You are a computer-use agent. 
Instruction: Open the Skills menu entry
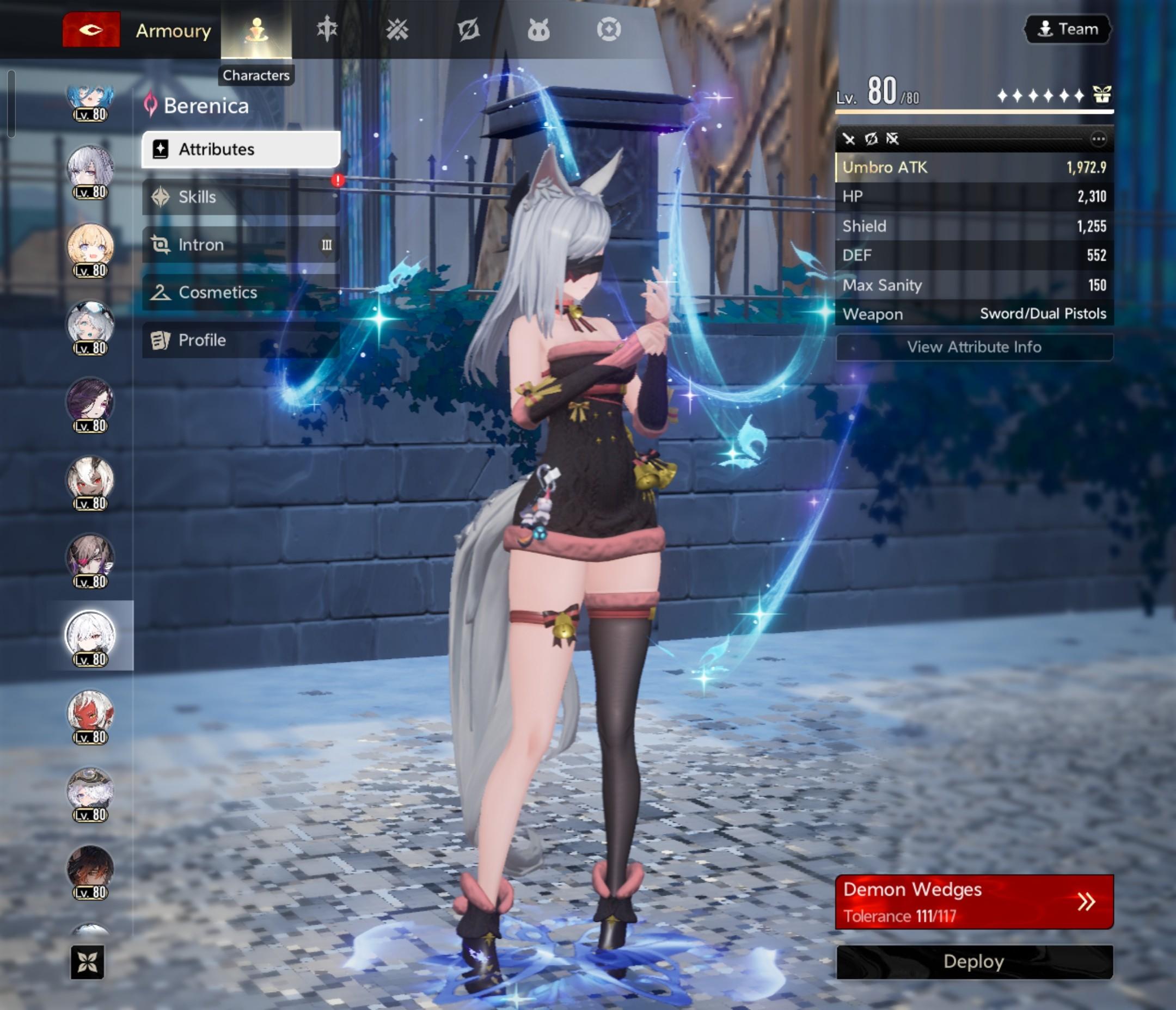tap(241, 197)
